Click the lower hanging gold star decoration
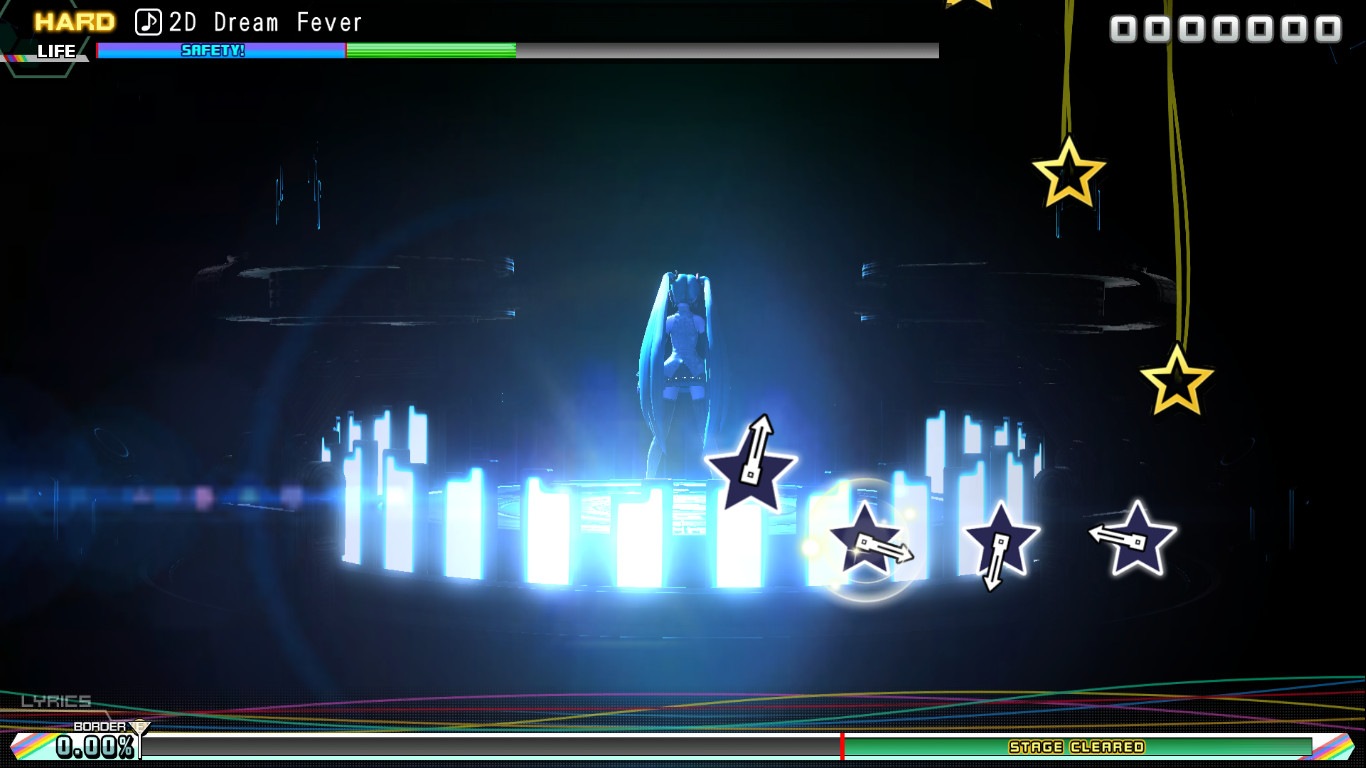This screenshot has width=1366, height=768. coord(1177,381)
